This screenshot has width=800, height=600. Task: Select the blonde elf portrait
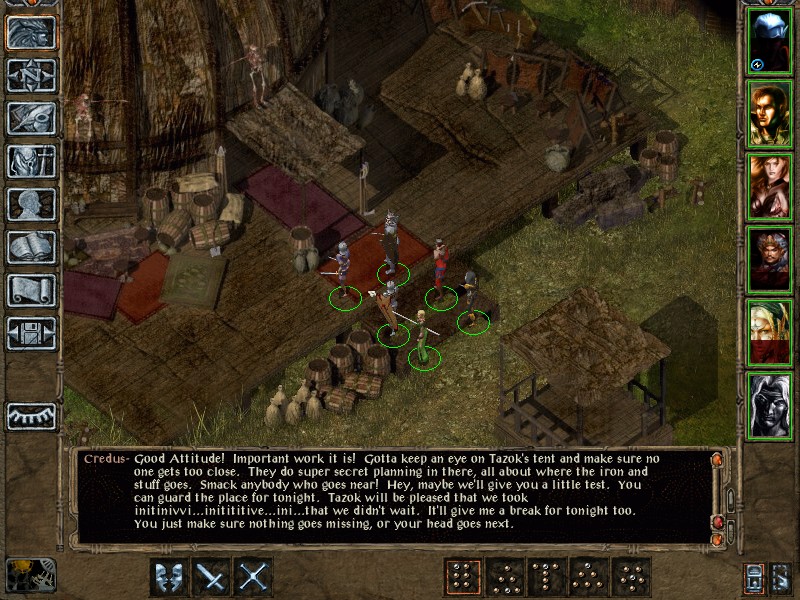(x=769, y=333)
